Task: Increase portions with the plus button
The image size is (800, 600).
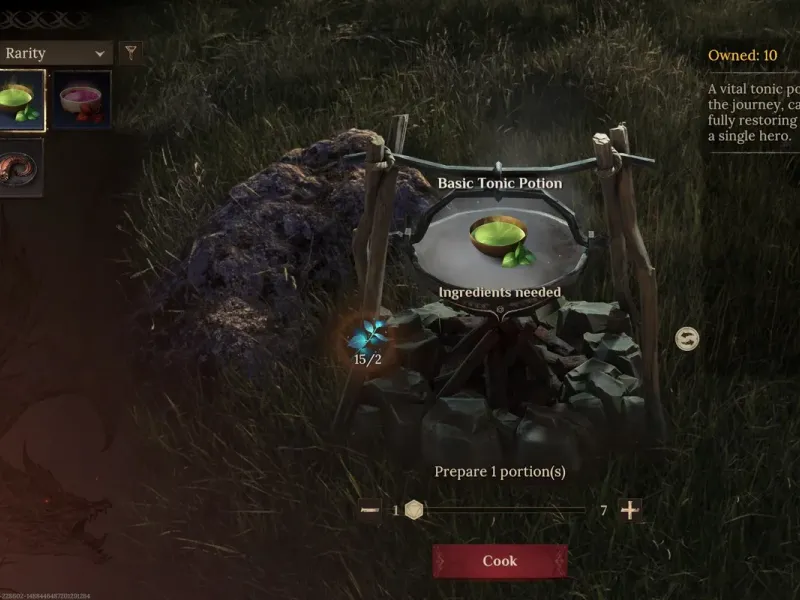Action: pyautogui.click(x=630, y=510)
